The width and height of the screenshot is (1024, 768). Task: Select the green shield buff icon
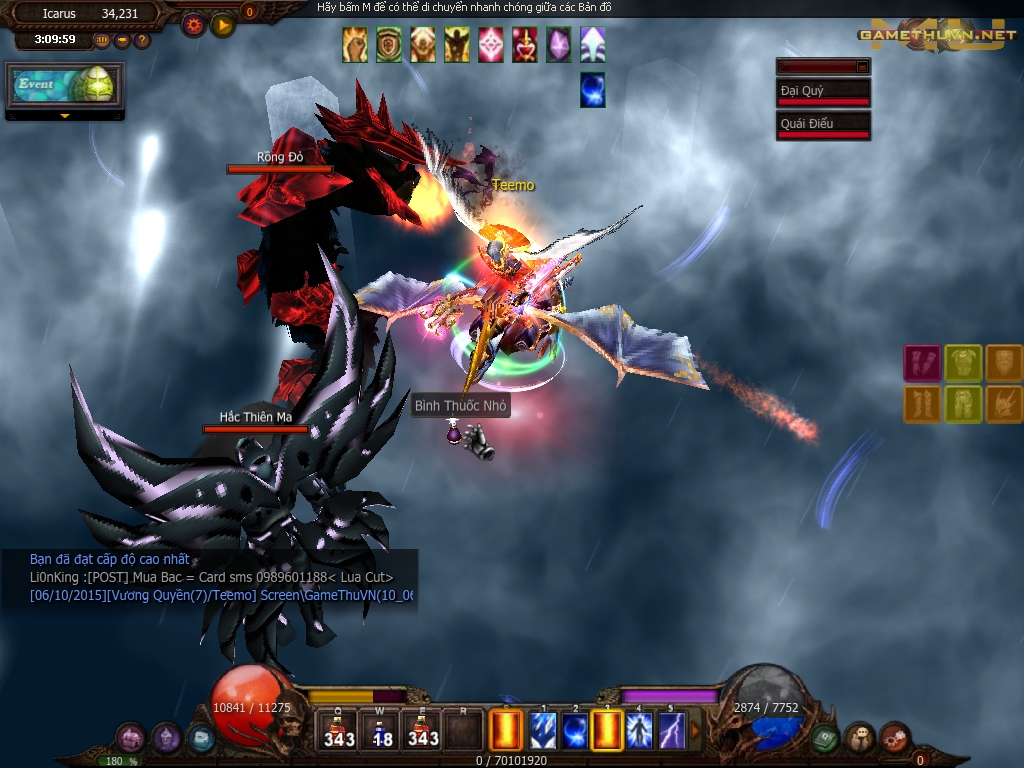tap(389, 45)
